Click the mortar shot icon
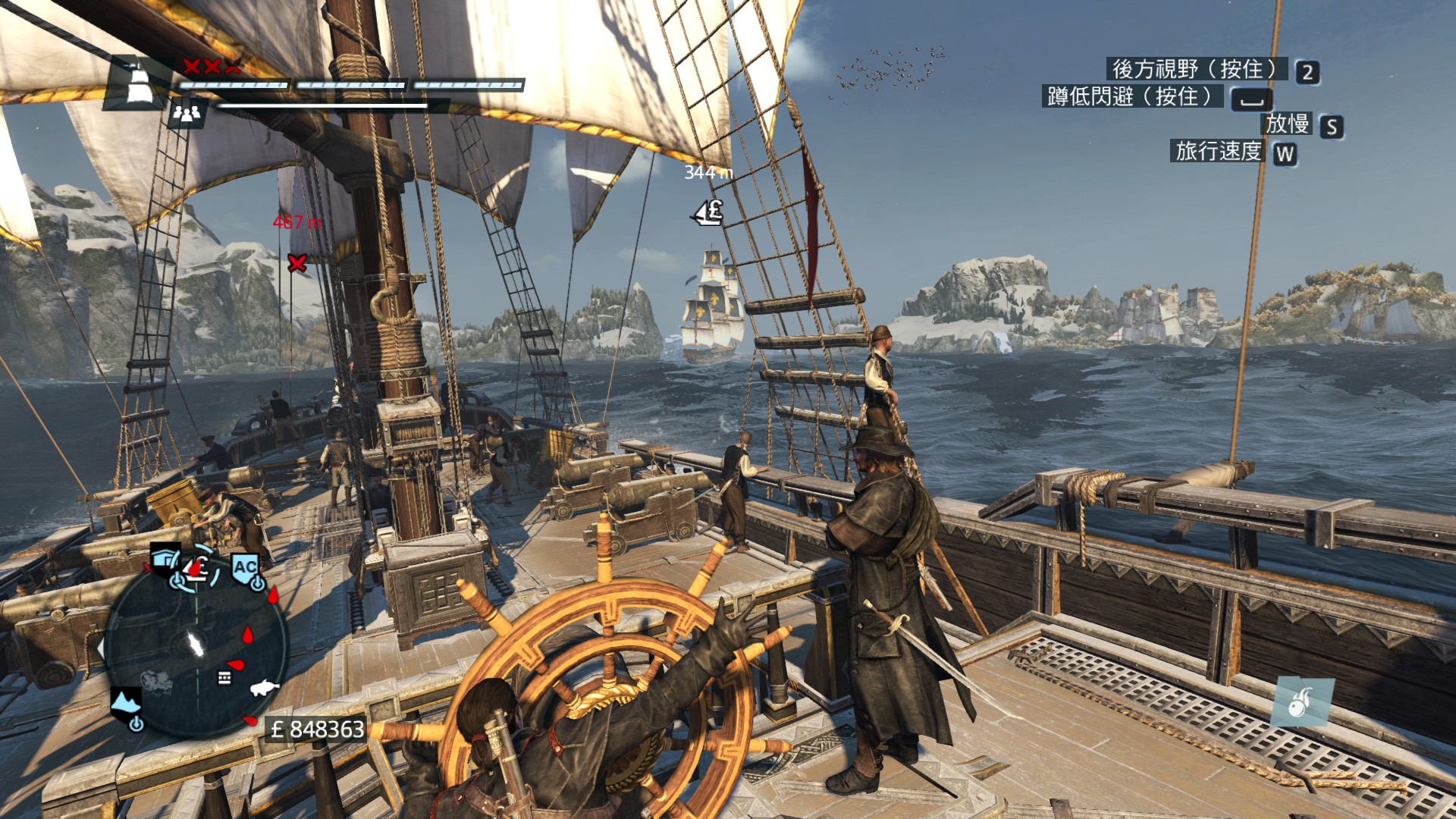Image resolution: width=1456 pixels, height=819 pixels. (x=1301, y=702)
